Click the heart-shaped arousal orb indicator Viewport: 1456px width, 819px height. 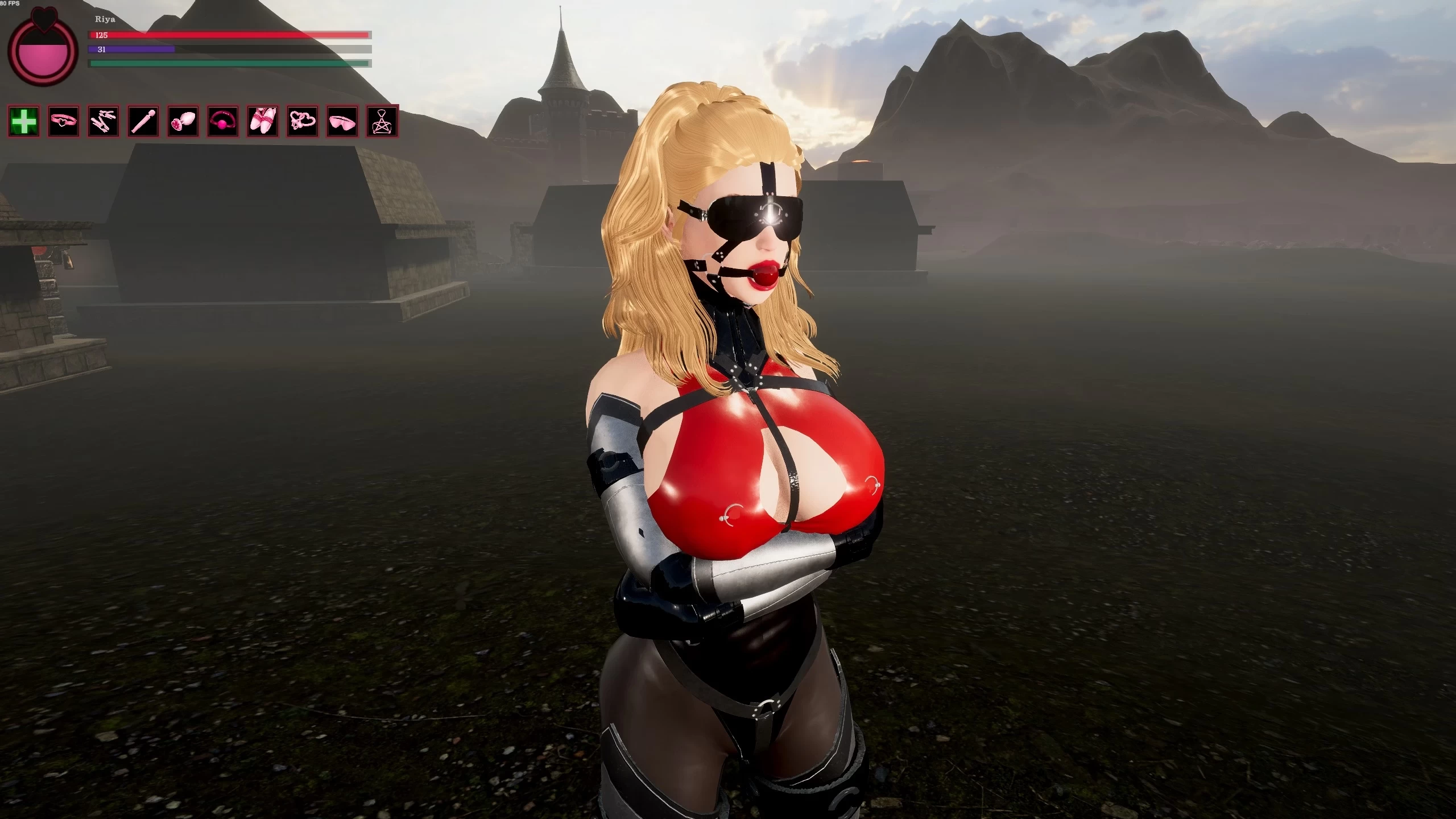[x=43, y=54]
